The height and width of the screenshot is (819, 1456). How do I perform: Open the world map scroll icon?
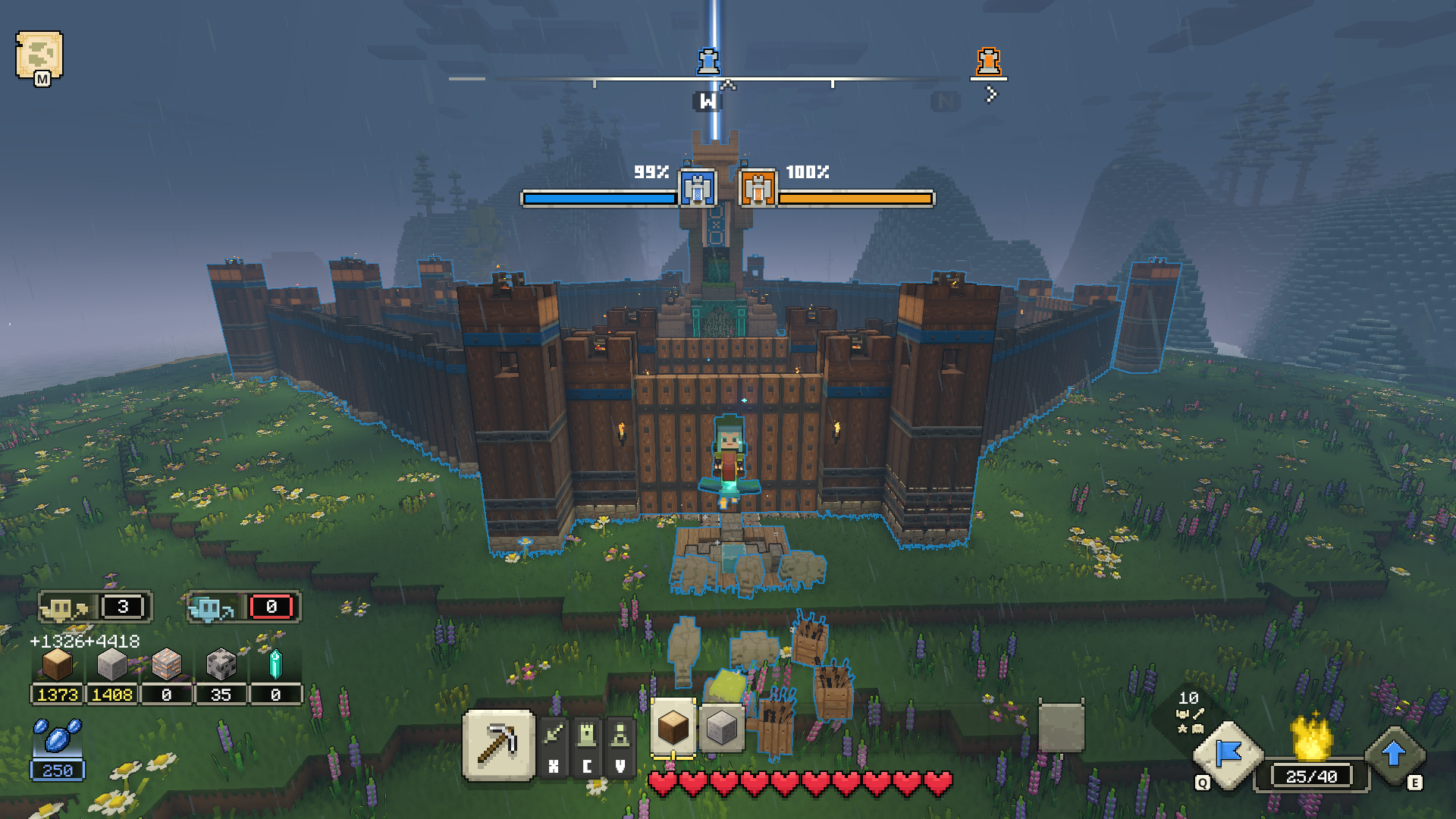pos(39,55)
